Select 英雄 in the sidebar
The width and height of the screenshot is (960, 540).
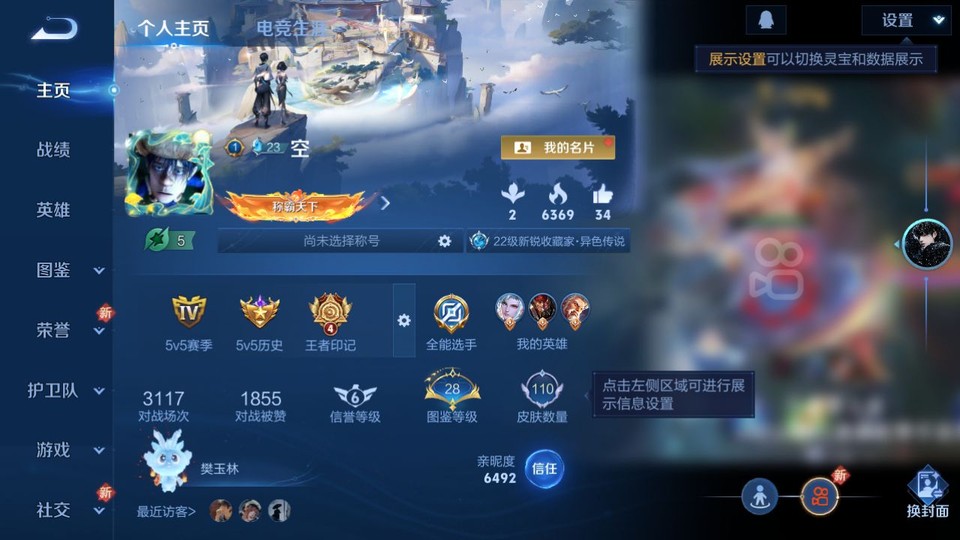pyautogui.click(x=54, y=210)
